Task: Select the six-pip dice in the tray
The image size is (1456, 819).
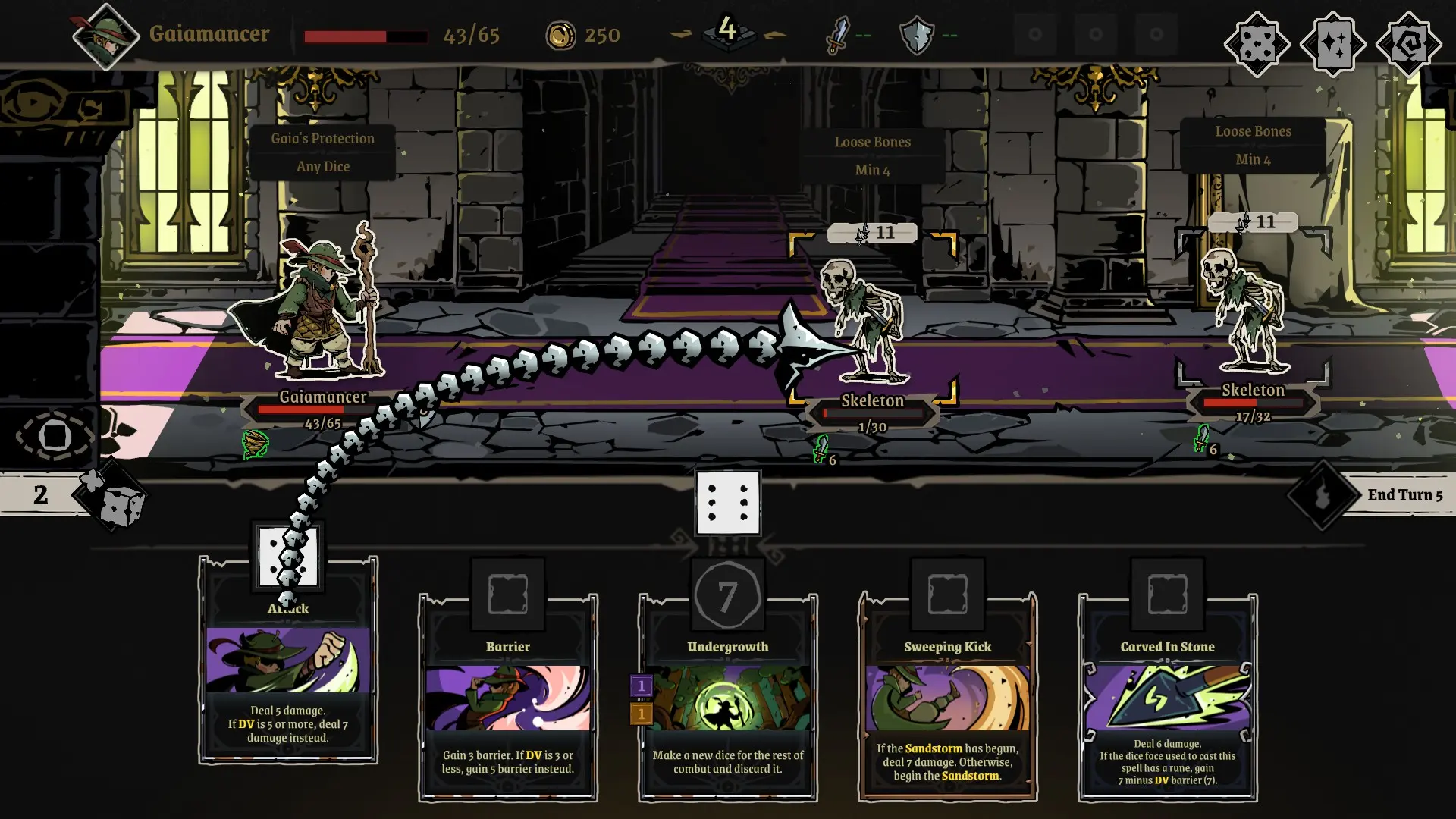Action: click(x=728, y=504)
